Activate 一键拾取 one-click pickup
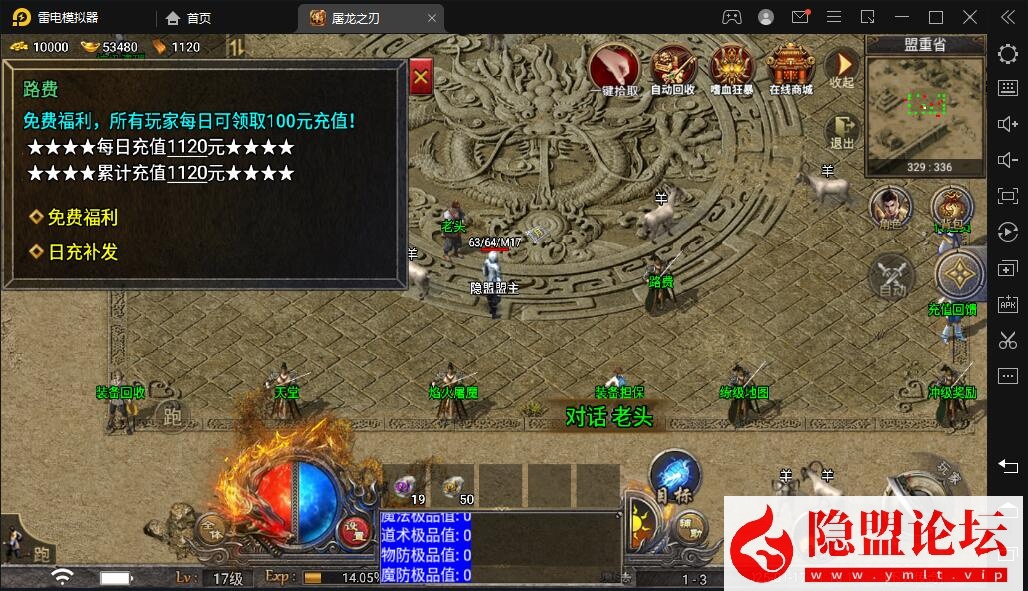This screenshot has width=1028, height=591. [614, 67]
